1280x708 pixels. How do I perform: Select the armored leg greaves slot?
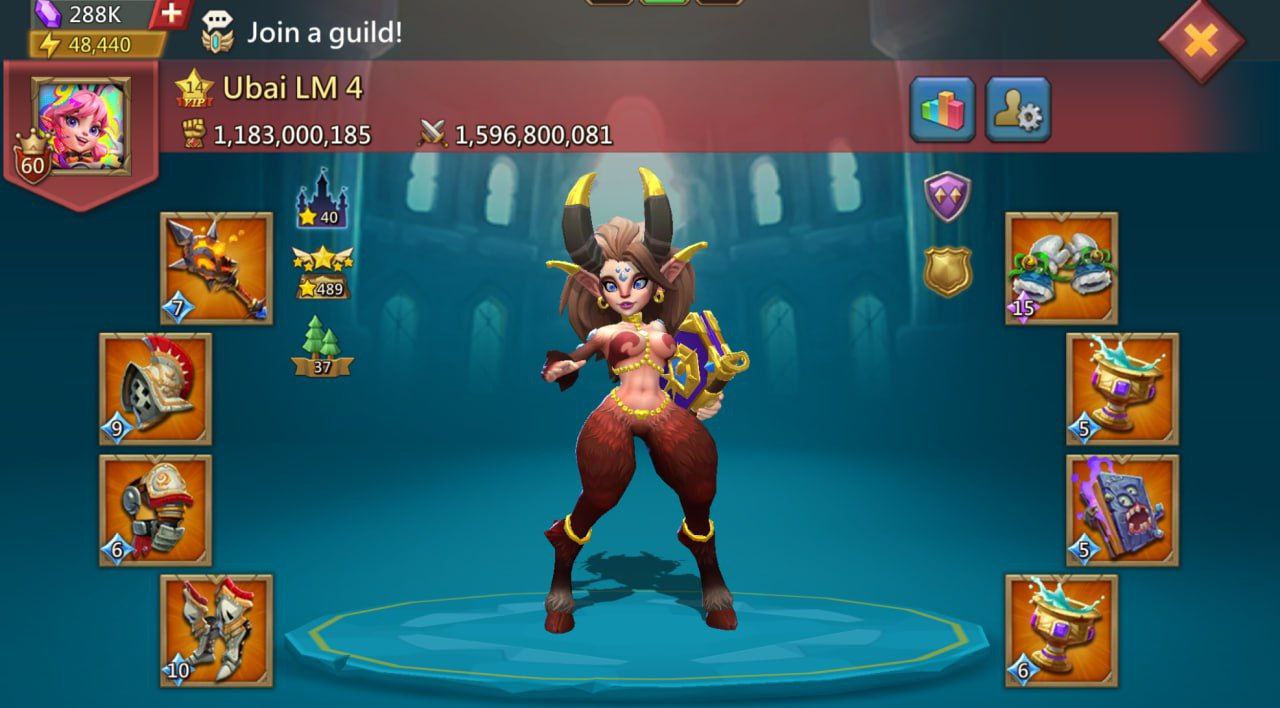point(216,630)
